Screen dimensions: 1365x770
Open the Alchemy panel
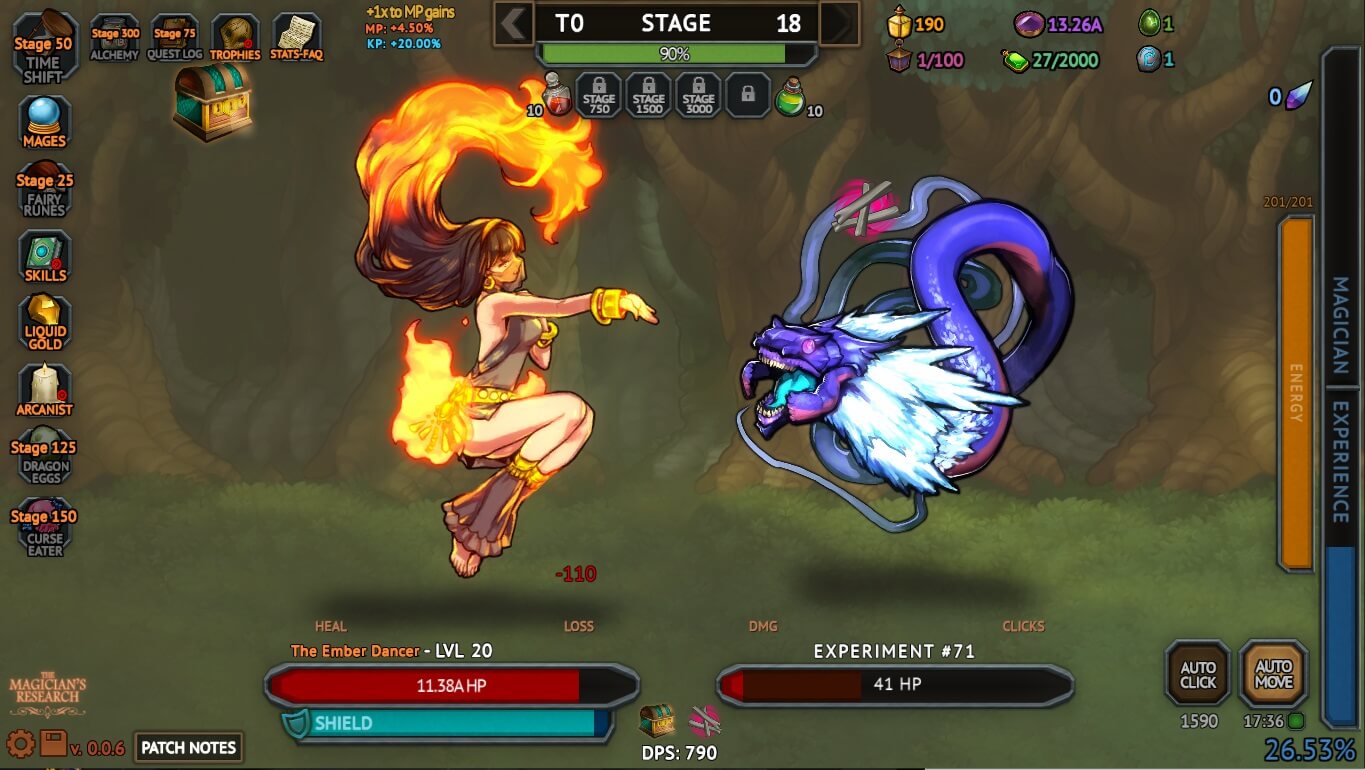pos(115,38)
